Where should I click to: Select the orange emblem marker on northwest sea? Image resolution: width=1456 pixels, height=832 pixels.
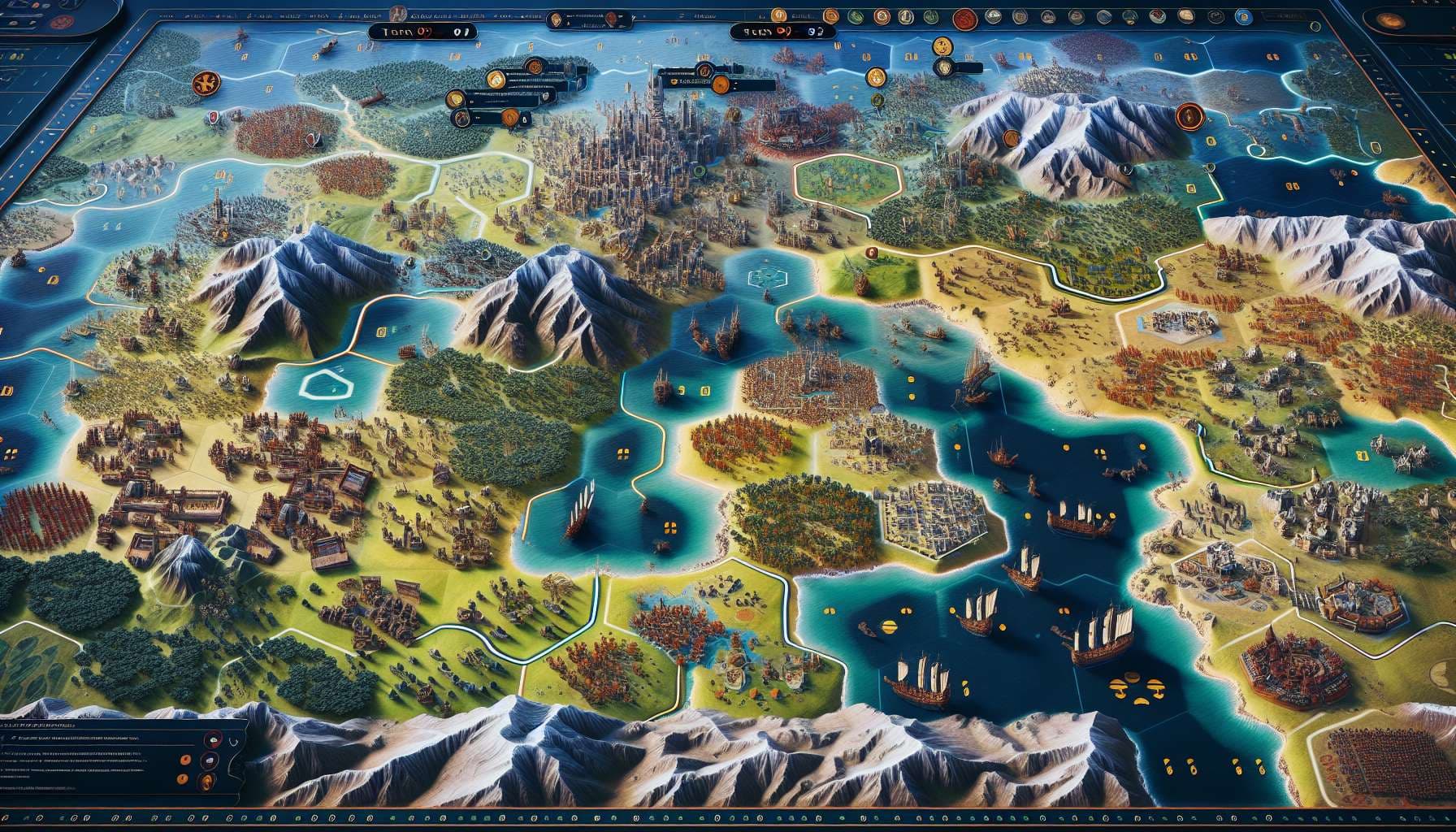point(204,81)
